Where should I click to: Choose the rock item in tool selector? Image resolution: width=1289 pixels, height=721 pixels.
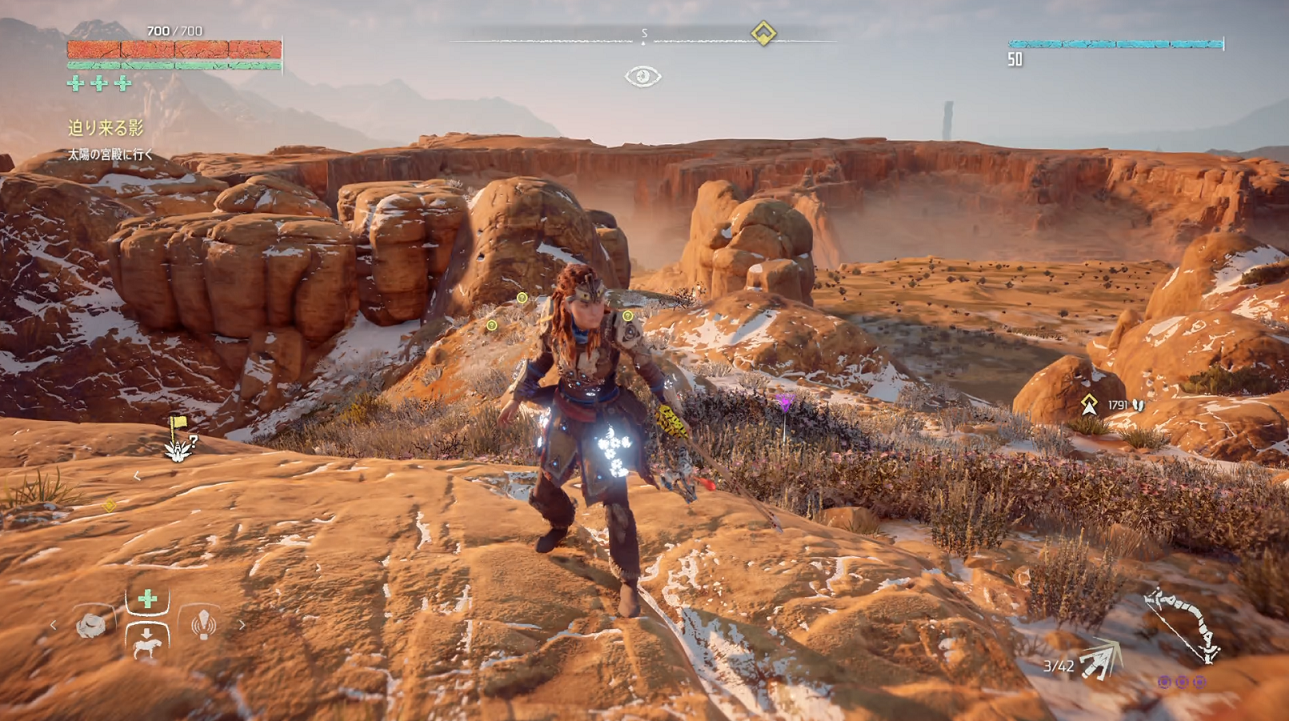coord(95,625)
